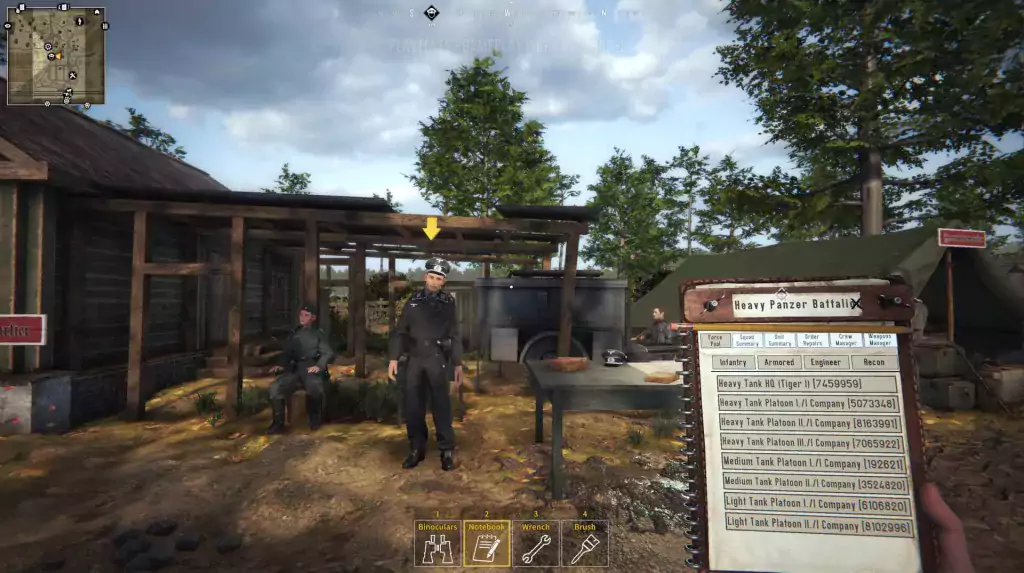Viewport: 1024px width, 573px height.
Task: Switch to the Force Pool tab
Action: click(714, 340)
